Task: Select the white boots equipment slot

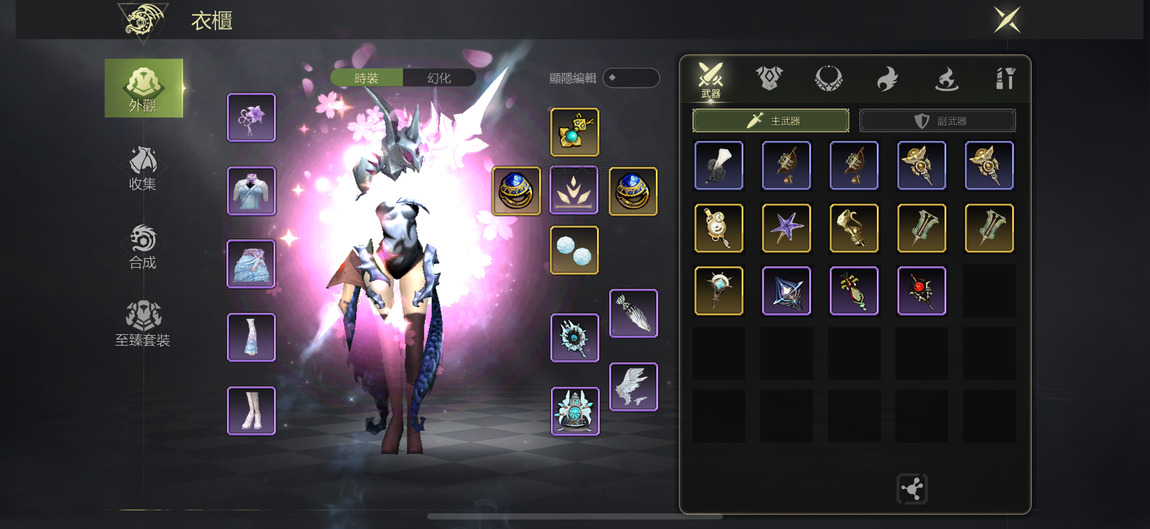Action: pyautogui.click(x=251, y=410)
